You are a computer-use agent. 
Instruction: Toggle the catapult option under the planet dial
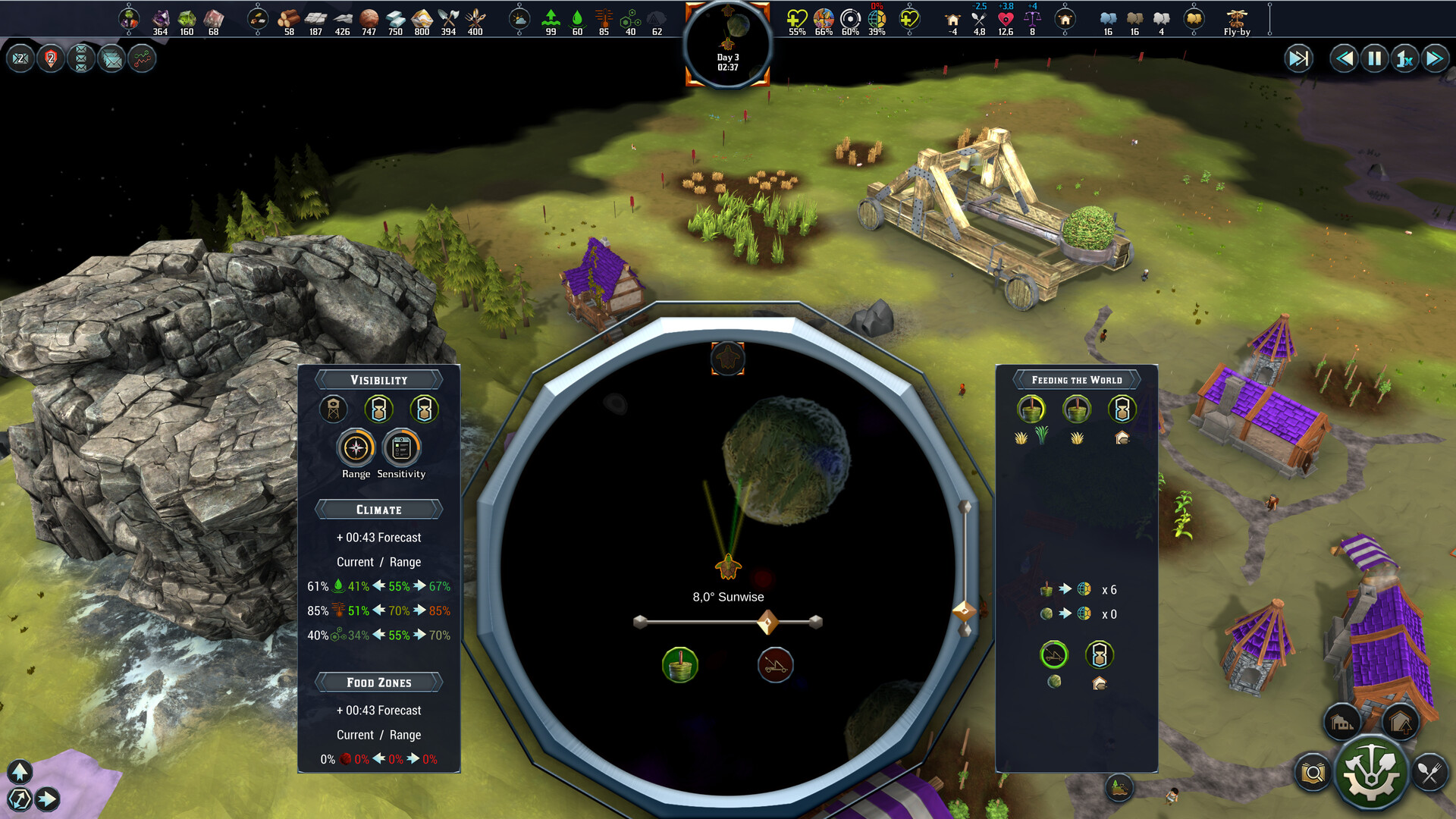pyautogui.click(x=776, y=664)
